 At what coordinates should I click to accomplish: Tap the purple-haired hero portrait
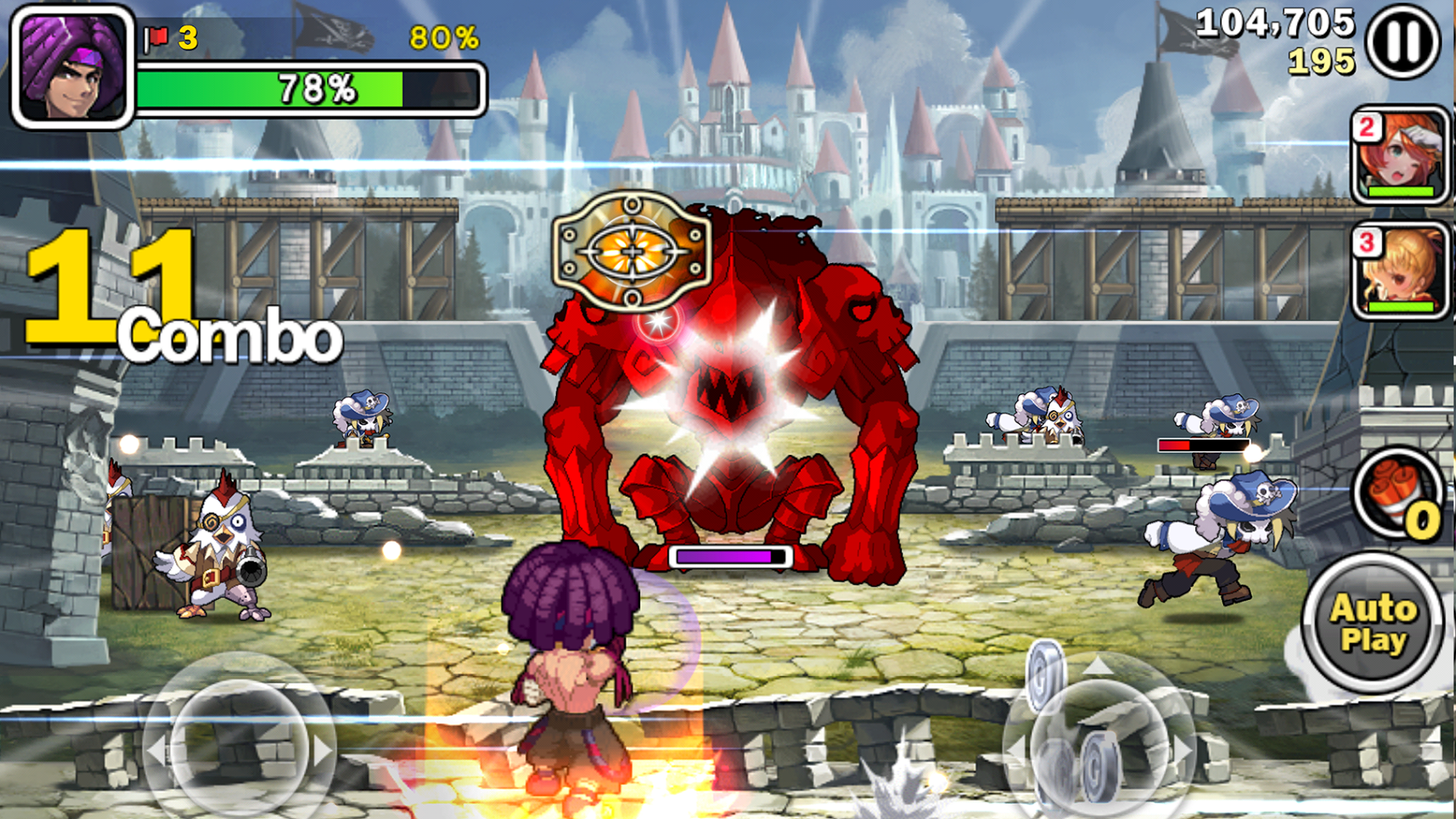pos(73,67)
